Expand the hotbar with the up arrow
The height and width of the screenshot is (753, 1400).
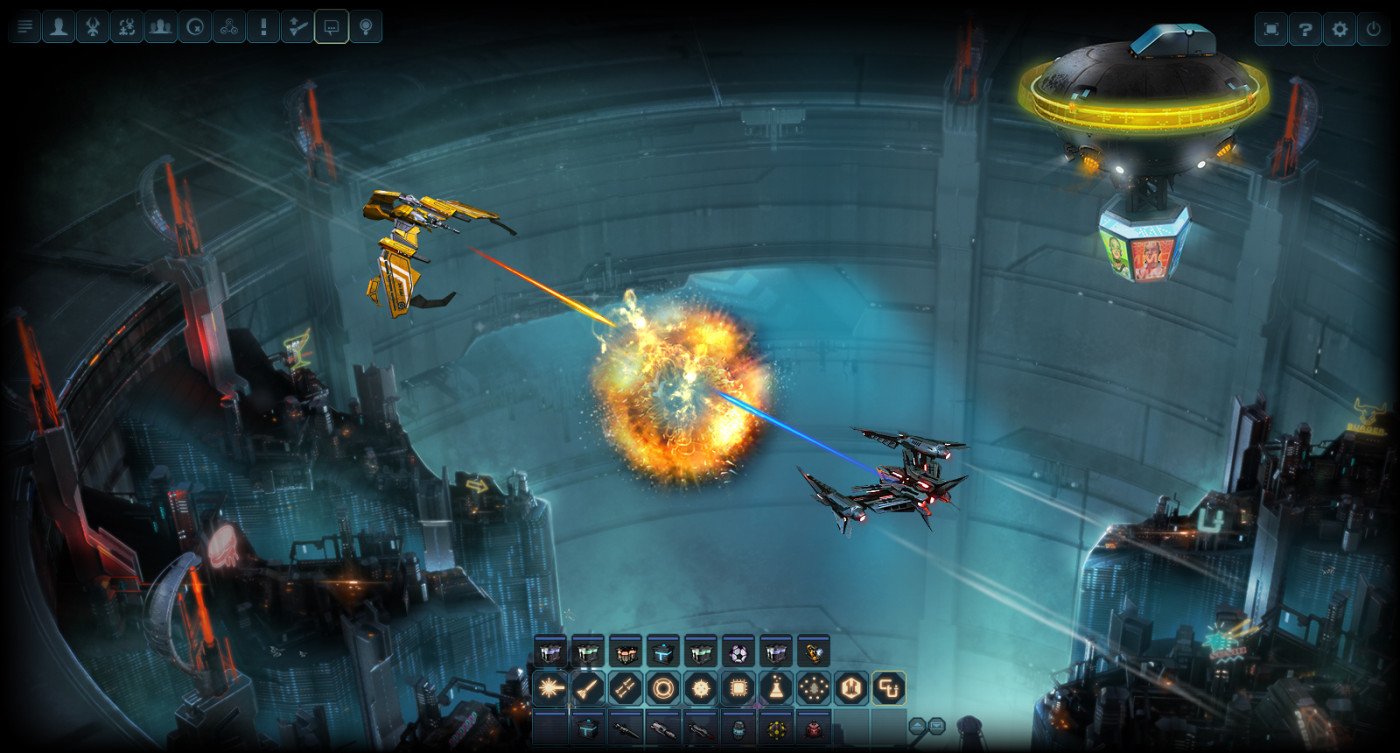(917, 725)
